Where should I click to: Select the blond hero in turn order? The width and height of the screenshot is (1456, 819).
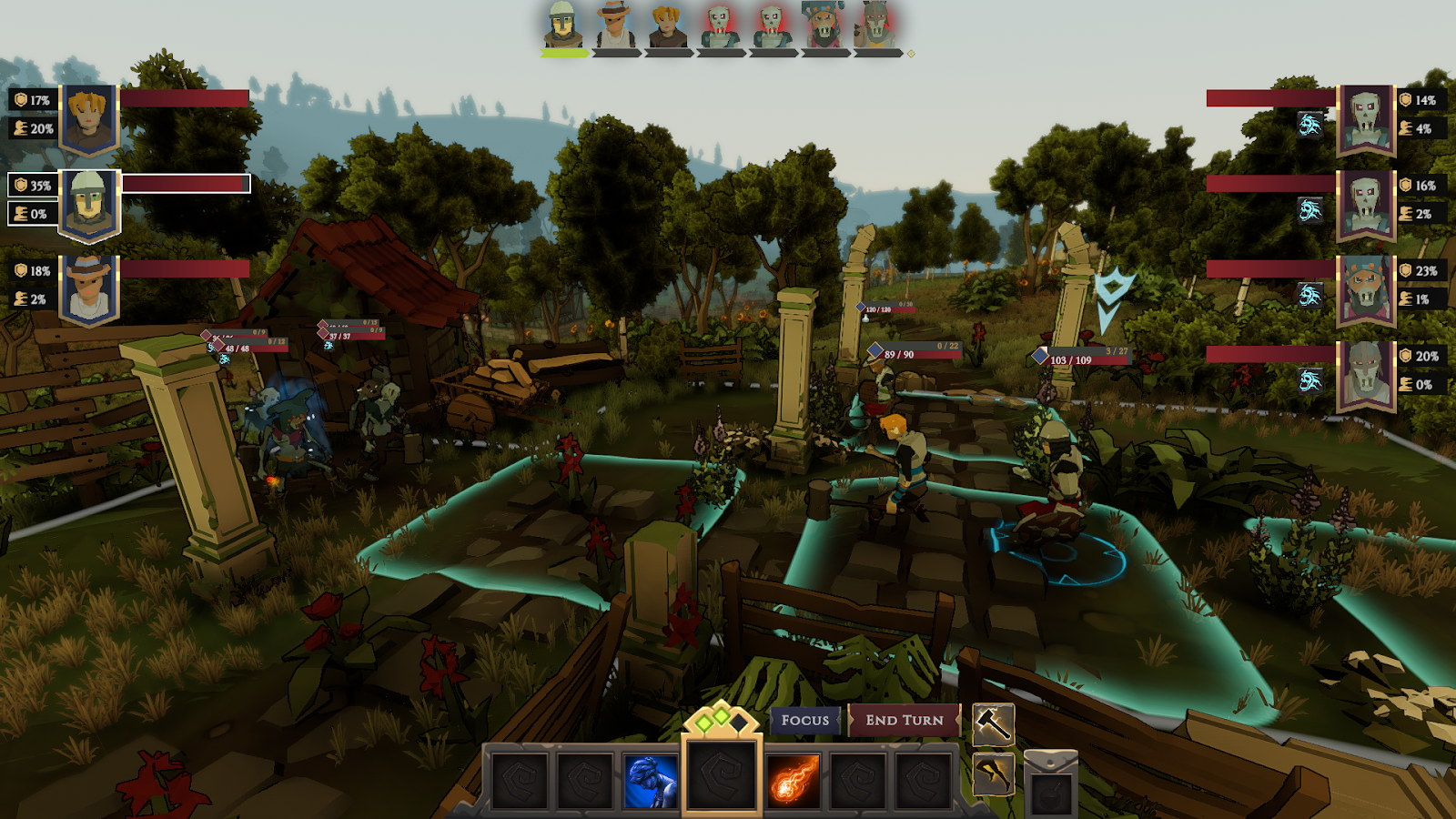[x=667, y=25]
